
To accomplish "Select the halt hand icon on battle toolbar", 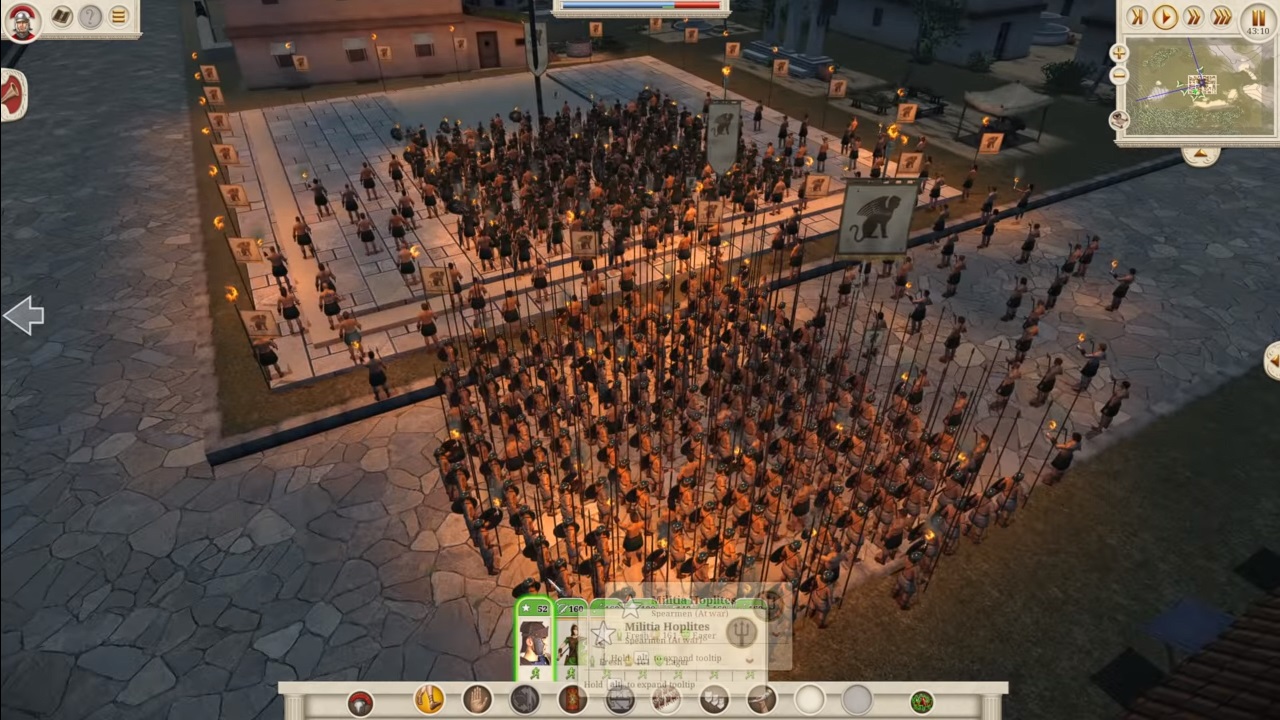I will [474, 700].
